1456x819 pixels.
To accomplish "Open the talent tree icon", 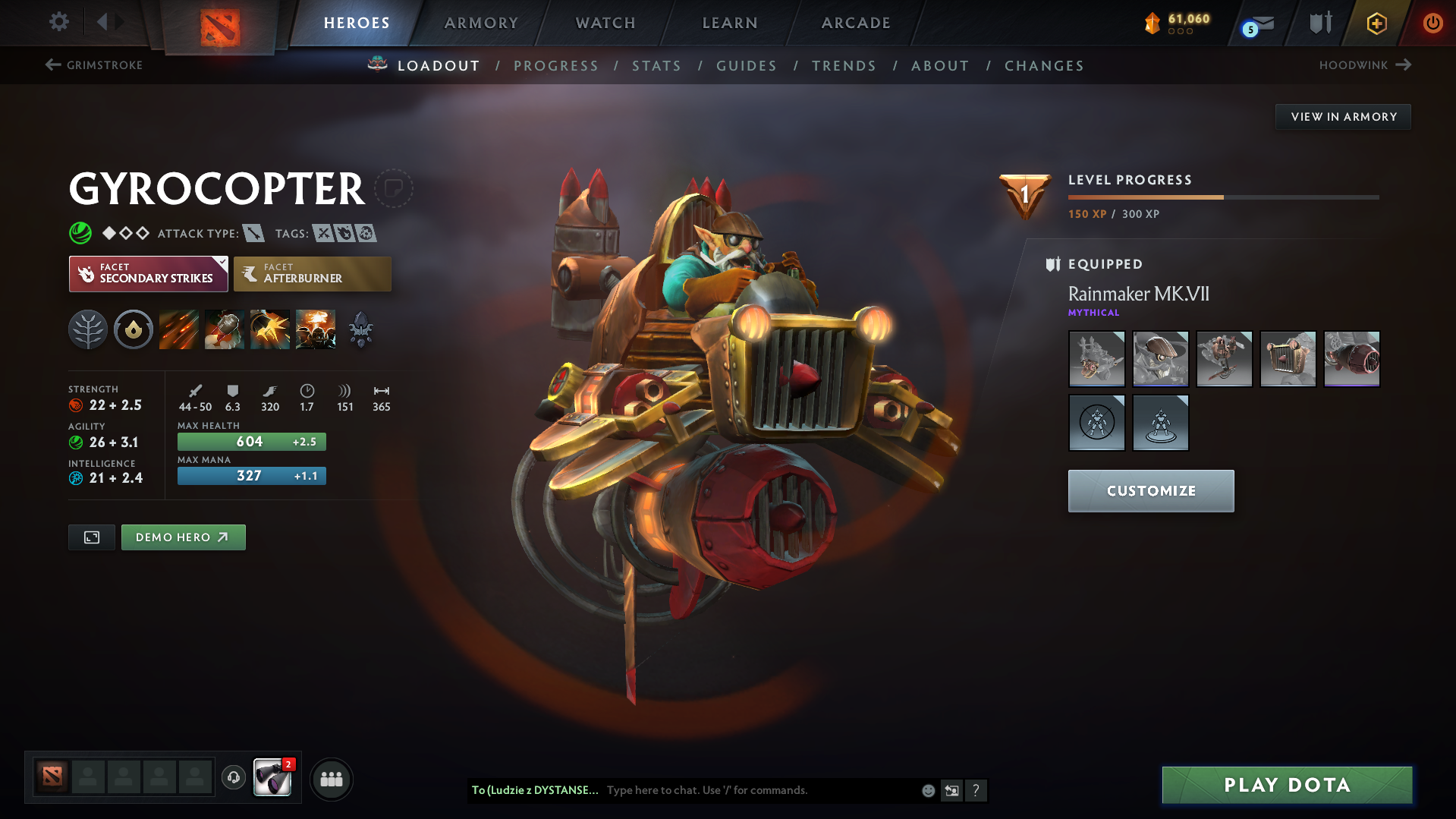I will coord(87,329).
